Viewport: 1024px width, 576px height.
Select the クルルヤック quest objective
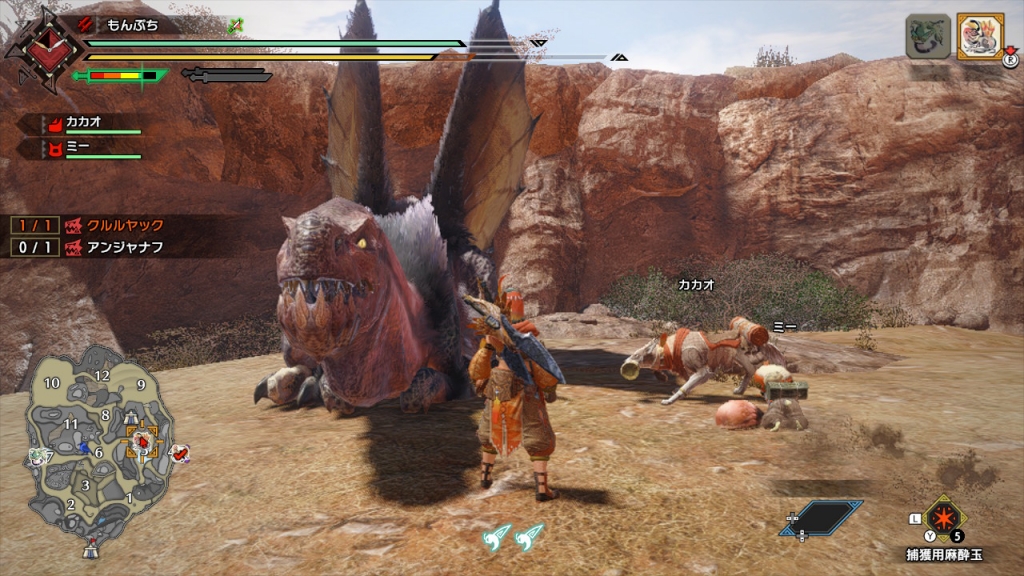[x=125, y=226]
